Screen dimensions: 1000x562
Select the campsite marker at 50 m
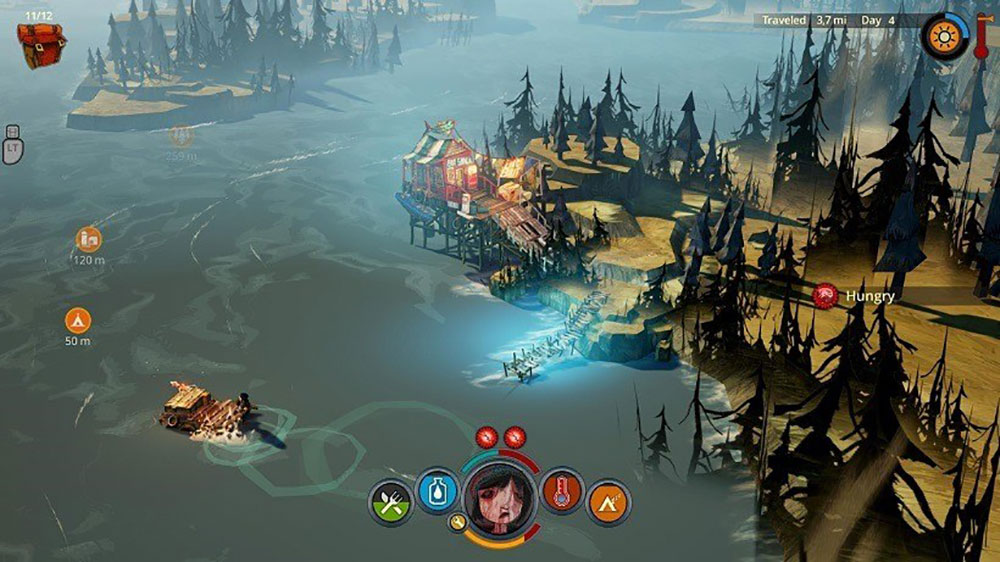[78, 320]
